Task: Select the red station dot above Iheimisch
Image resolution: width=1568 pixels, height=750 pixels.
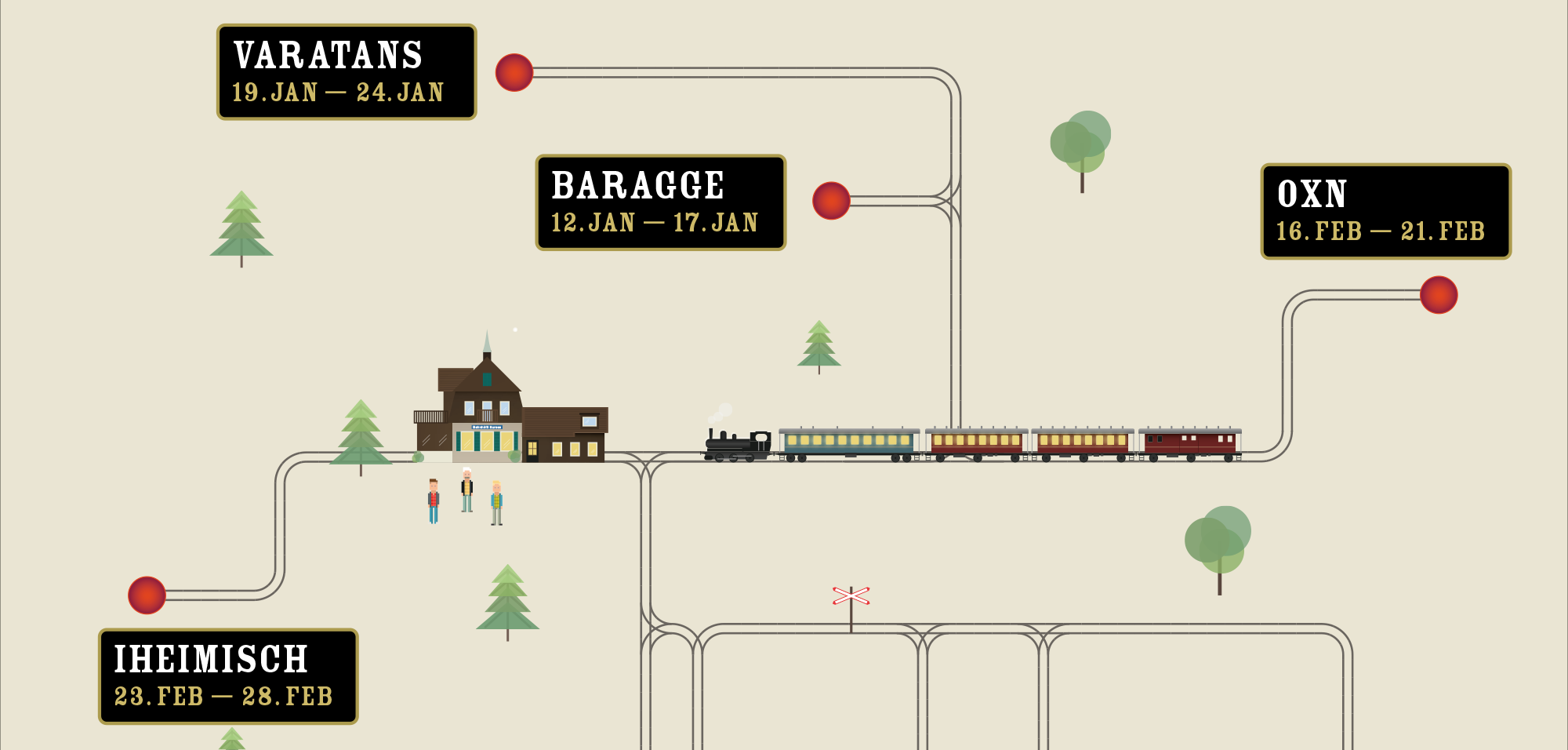Action: click(x=147, y=595)
